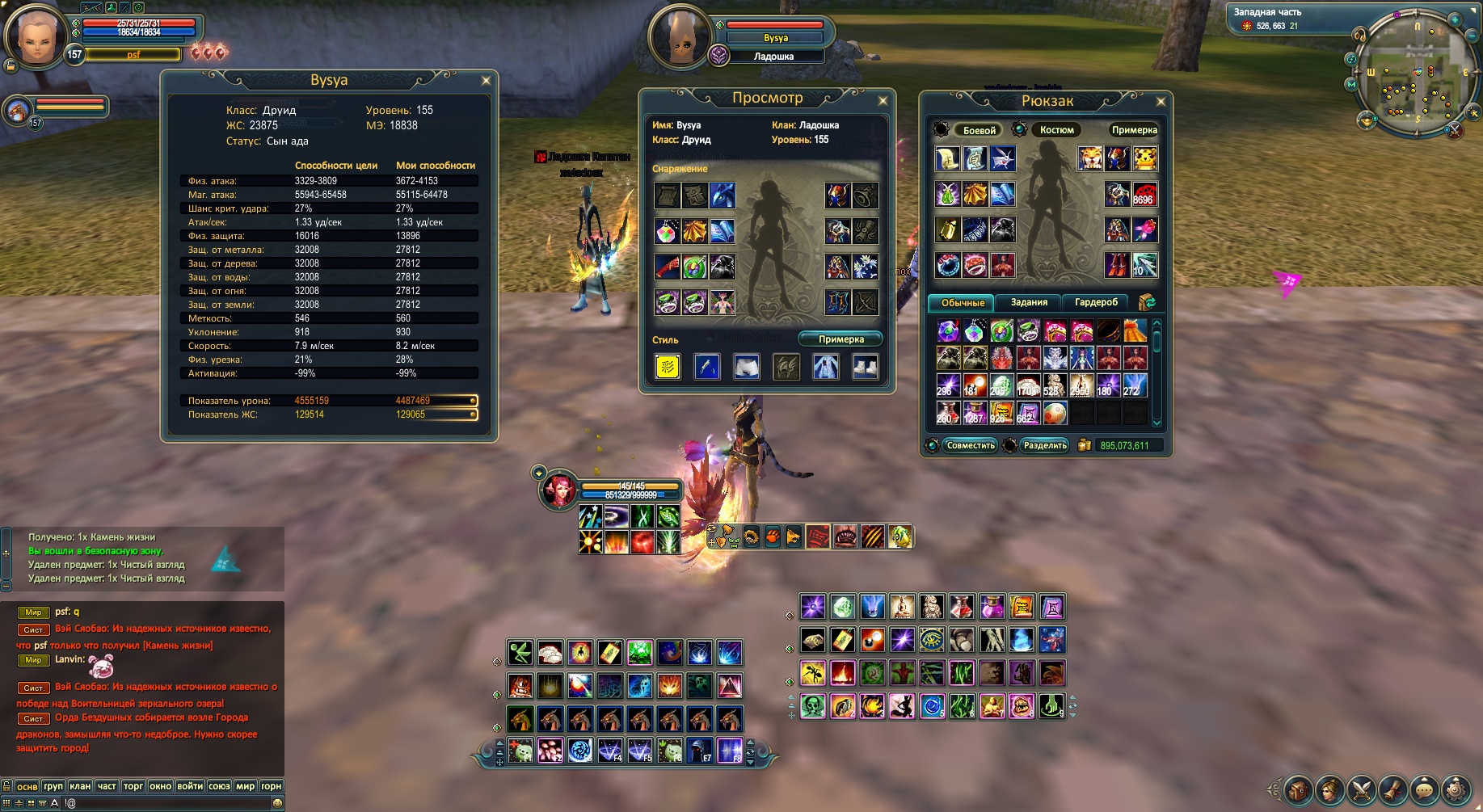This screenshot has height=812, width=1483.
Task: Click the Совместить button
Action: tap(970, 445)
